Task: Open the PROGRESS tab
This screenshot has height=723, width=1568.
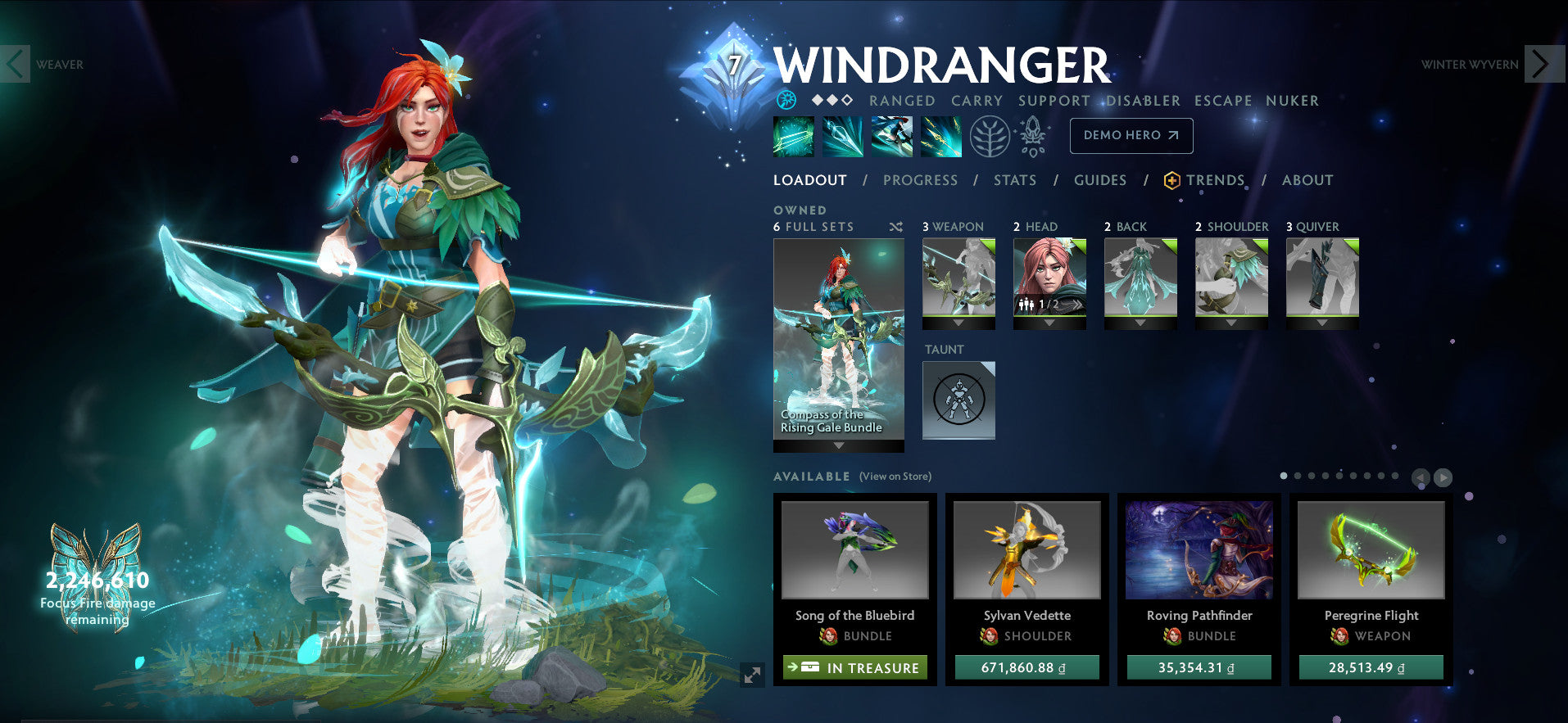Action: click(x=921, y=180)
